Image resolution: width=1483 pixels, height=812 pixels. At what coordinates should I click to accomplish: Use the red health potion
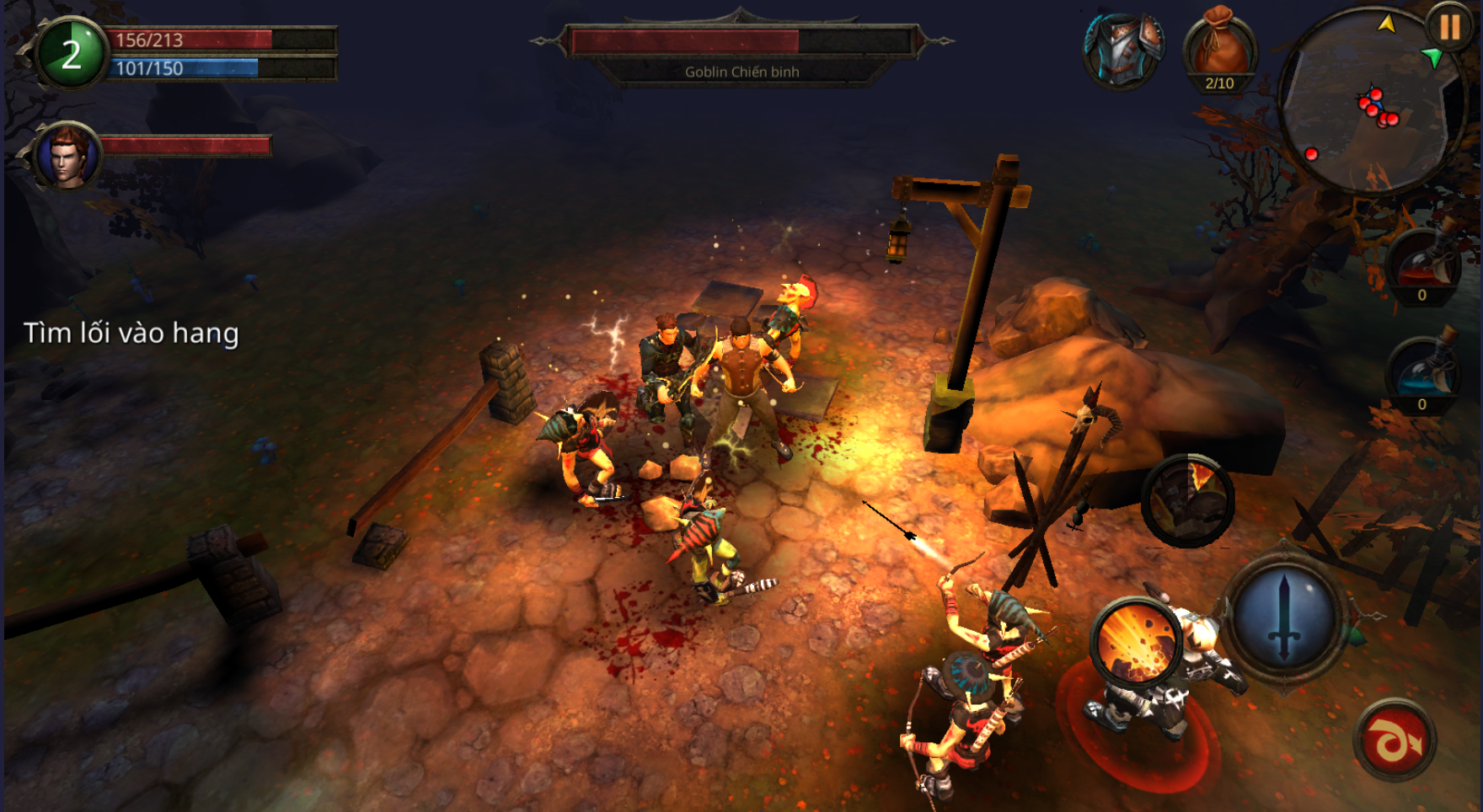click(x=1423, y=264)
